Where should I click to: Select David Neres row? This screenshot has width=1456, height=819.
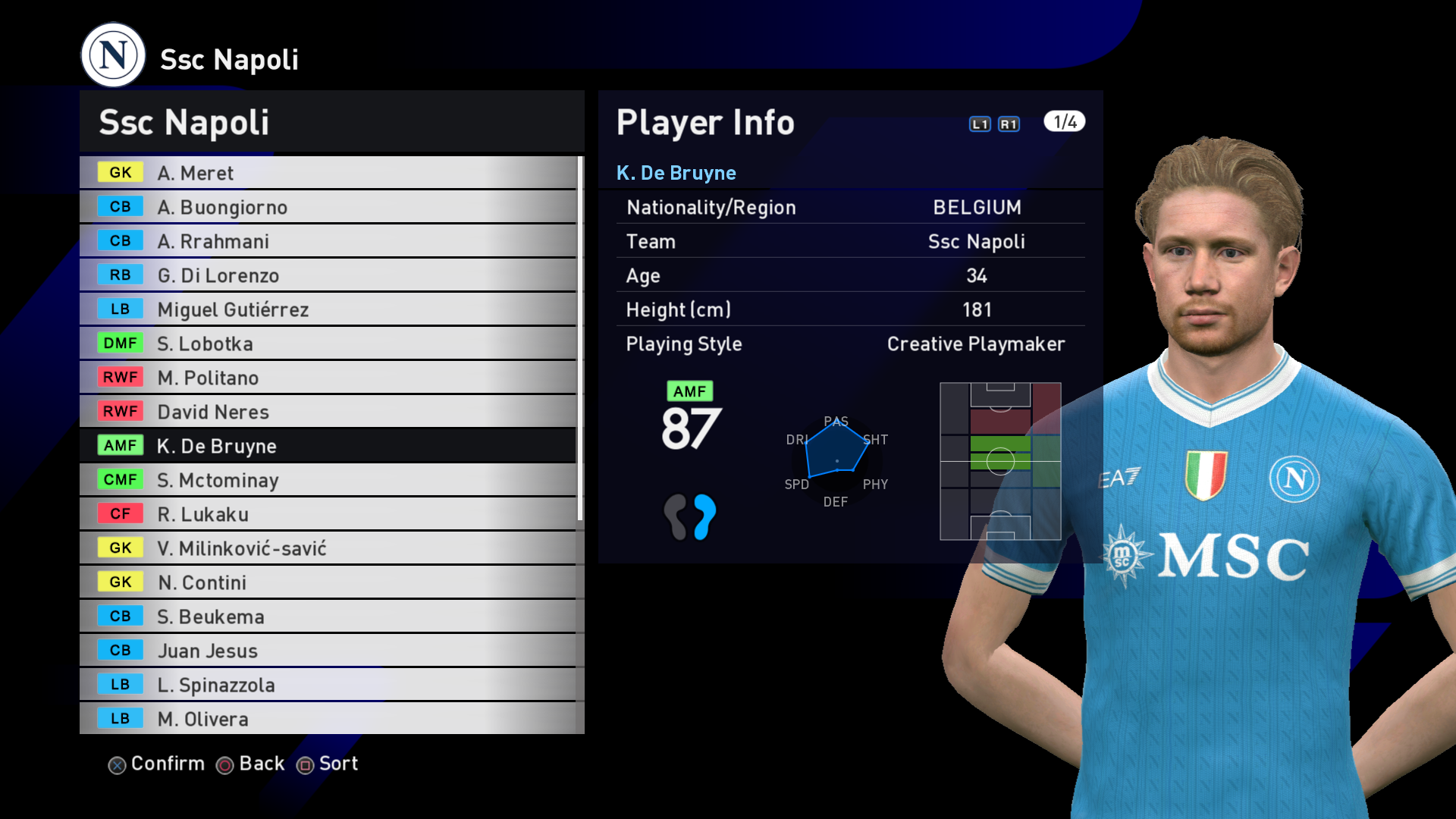pyautogui.click(x=328, y=412)
